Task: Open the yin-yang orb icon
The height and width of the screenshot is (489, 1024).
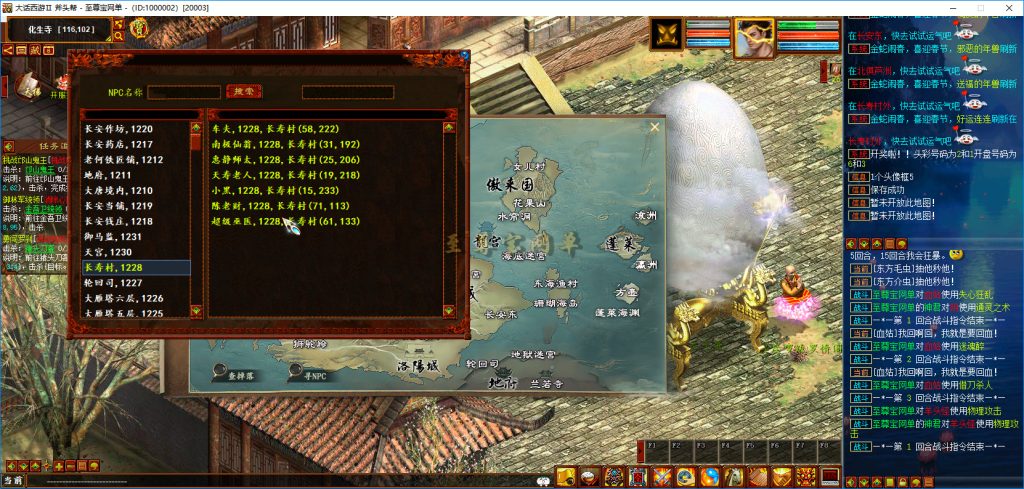Action: [x=709, y=477]
